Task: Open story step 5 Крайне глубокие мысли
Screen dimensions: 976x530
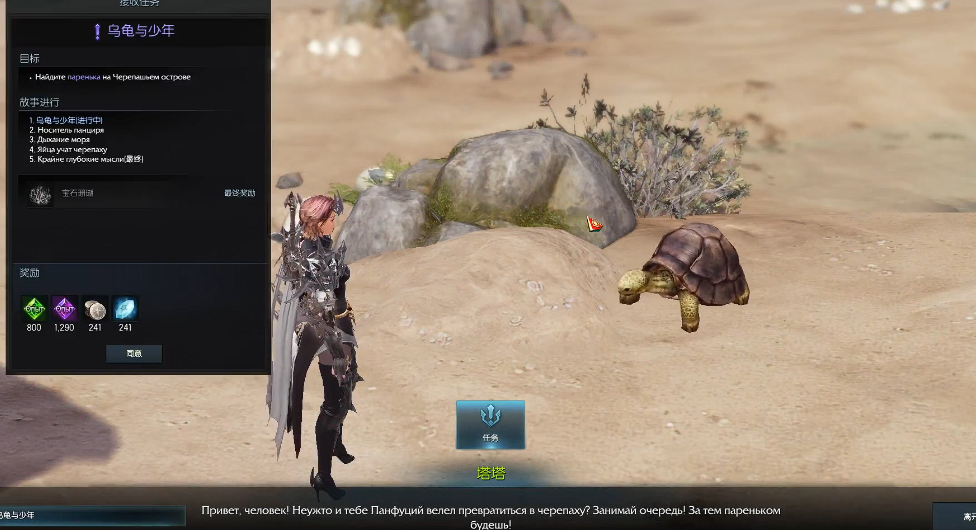Action: [86, 159]
